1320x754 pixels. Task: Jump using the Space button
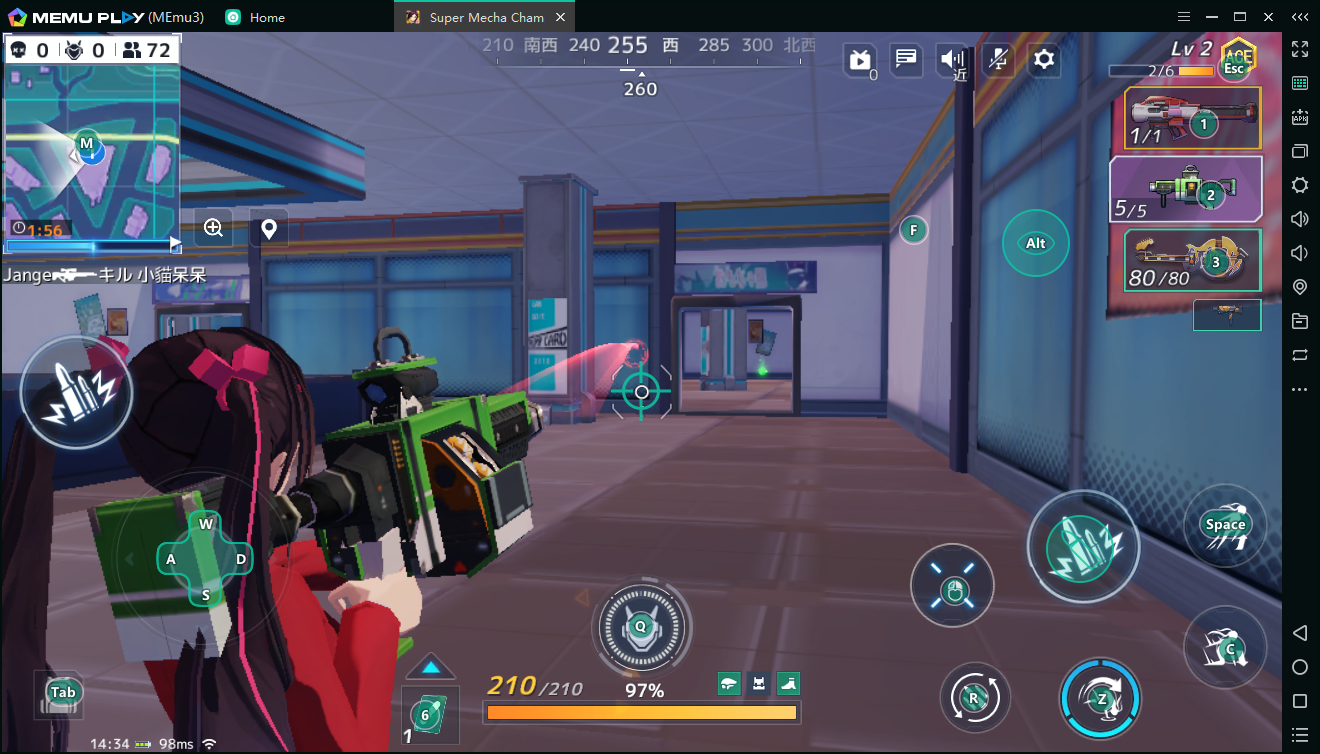pos(1225,525)
